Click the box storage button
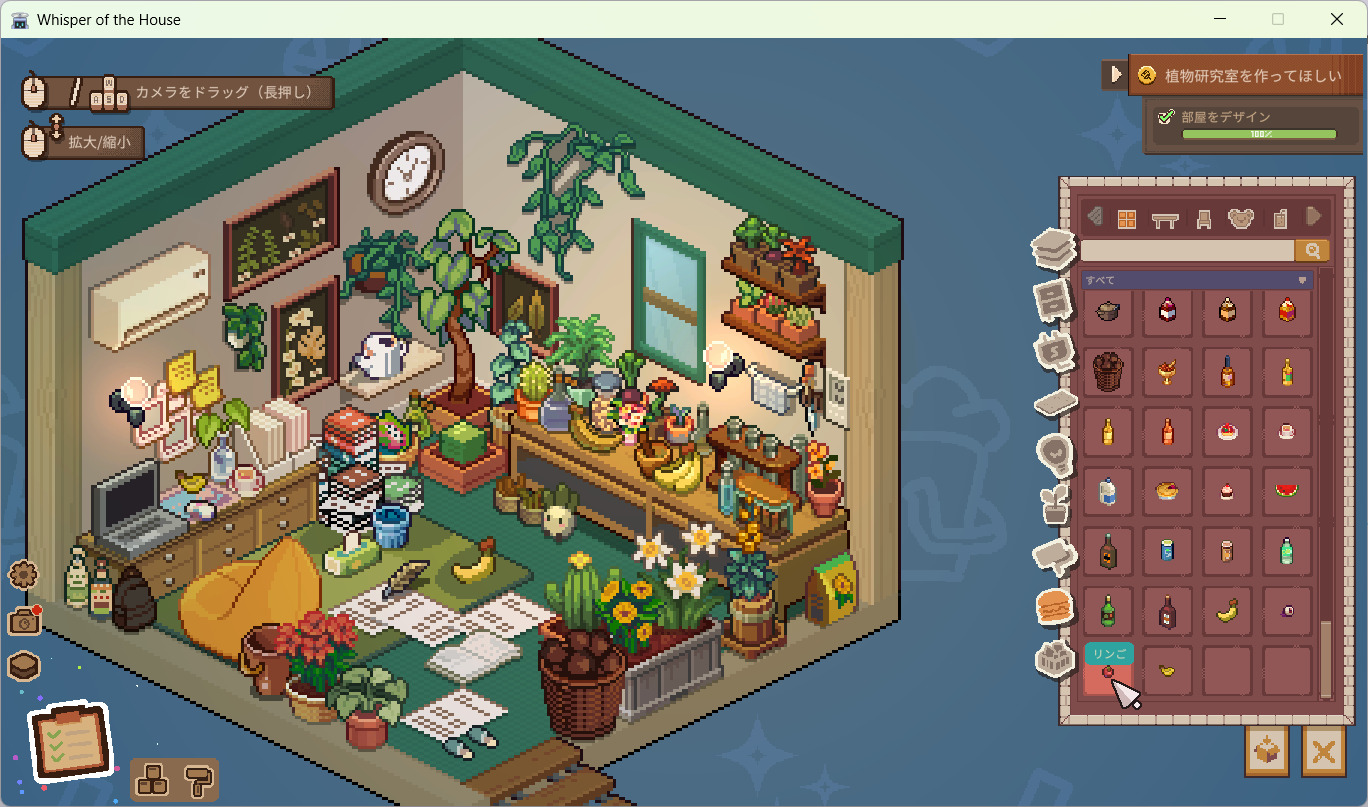The height and width of the screenshot is (807, 1368). click(x=1267, y=751)
